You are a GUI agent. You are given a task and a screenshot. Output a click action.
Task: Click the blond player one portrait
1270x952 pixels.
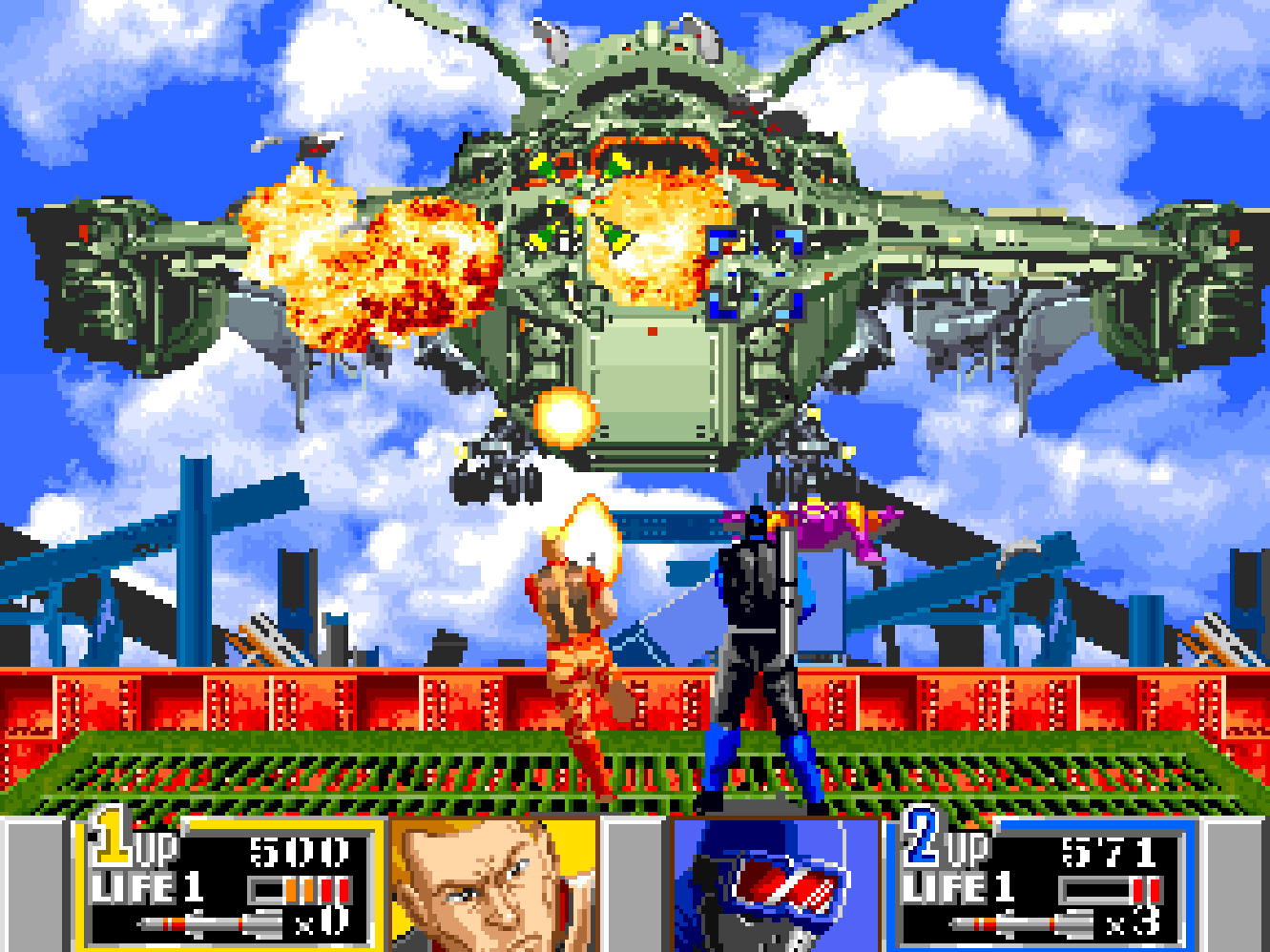(493, 885)
